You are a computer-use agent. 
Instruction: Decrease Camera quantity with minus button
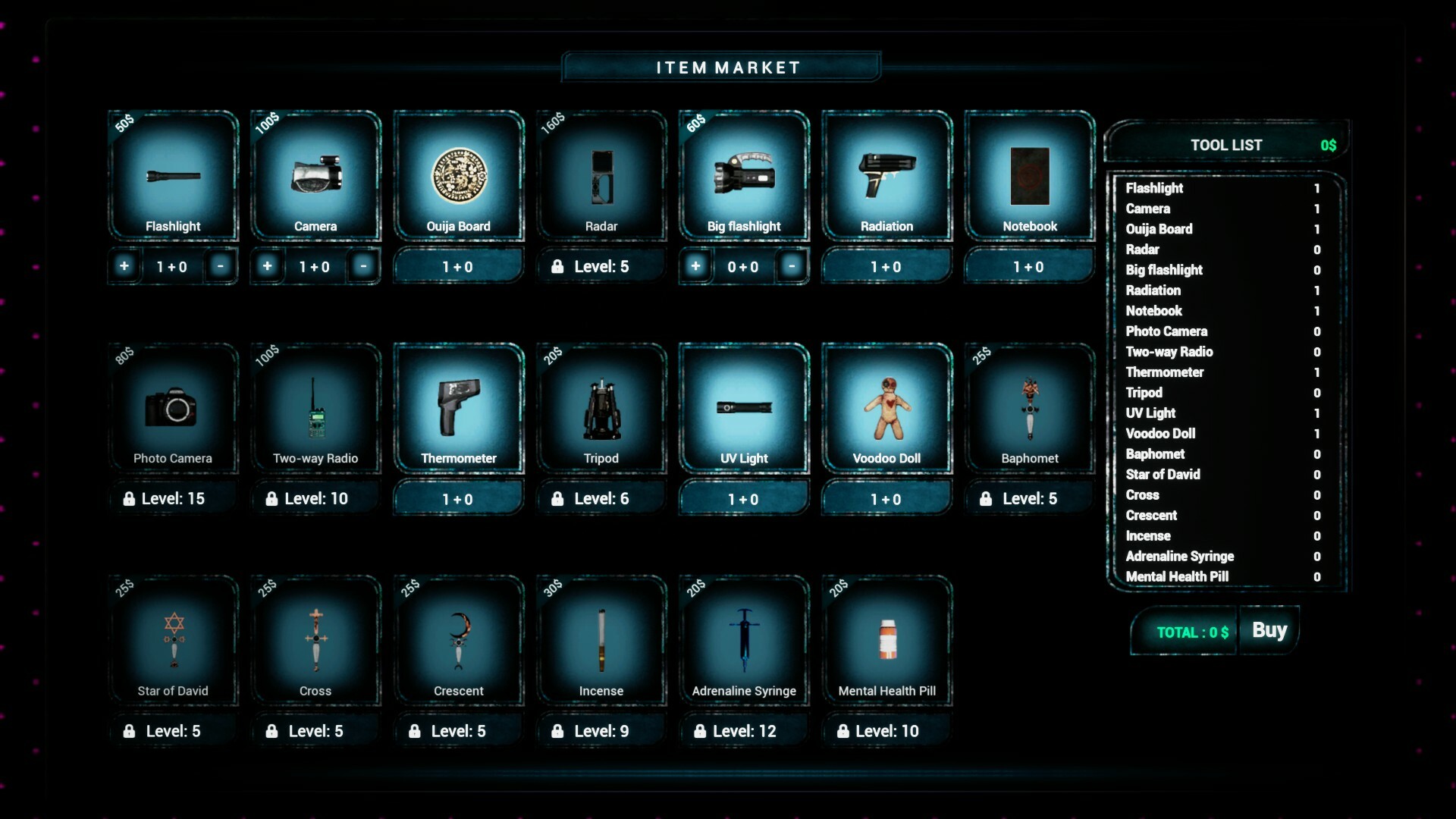pyautogui.click(x=363, y=266)
